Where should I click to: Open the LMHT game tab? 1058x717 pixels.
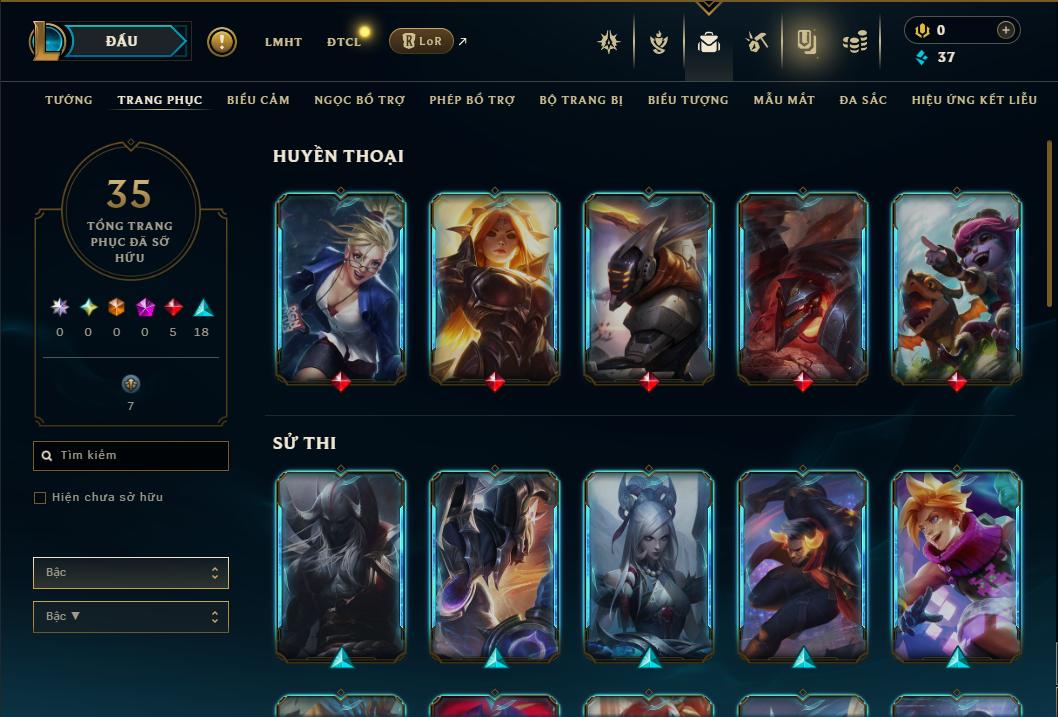coord(283,42)
